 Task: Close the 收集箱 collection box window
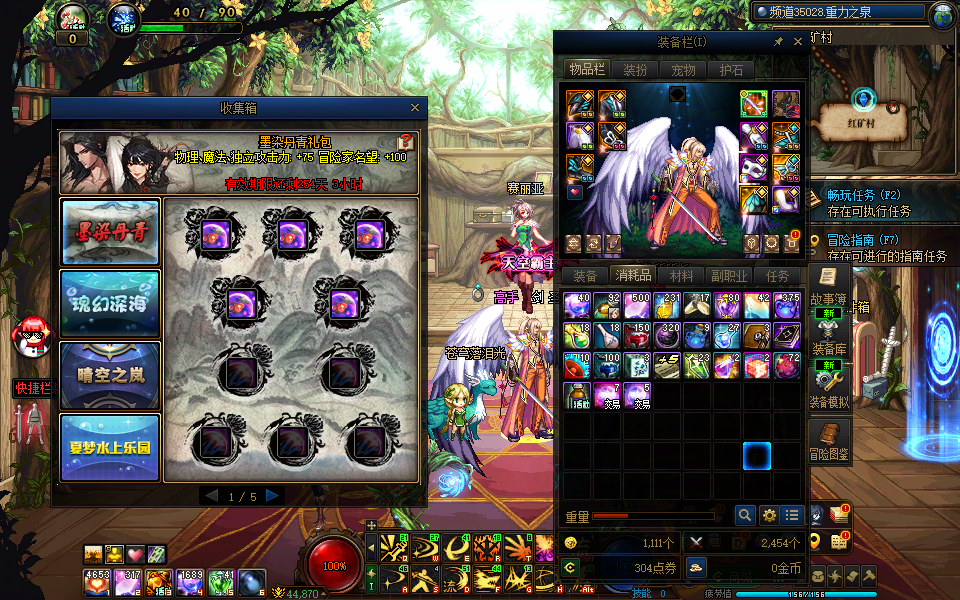(x=415, y=108)
